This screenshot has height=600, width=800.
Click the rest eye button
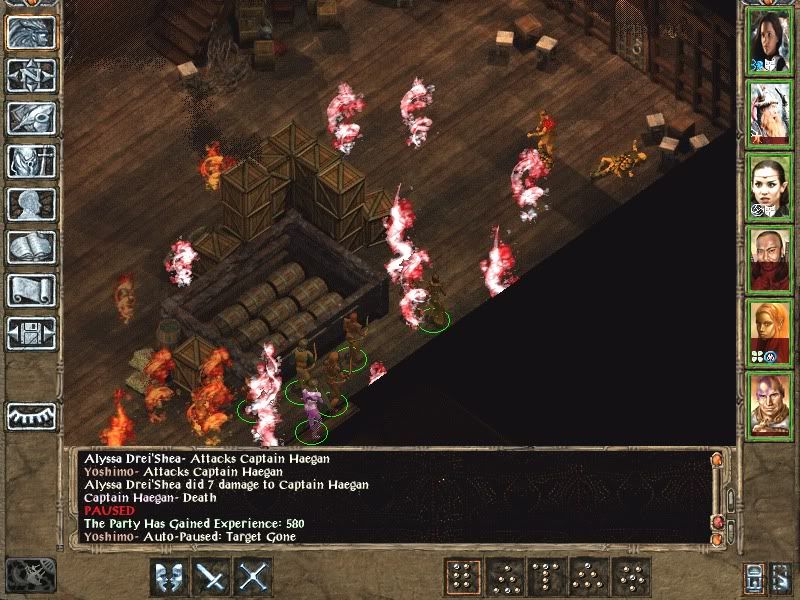pyautogui.click(x=31, y=415)
